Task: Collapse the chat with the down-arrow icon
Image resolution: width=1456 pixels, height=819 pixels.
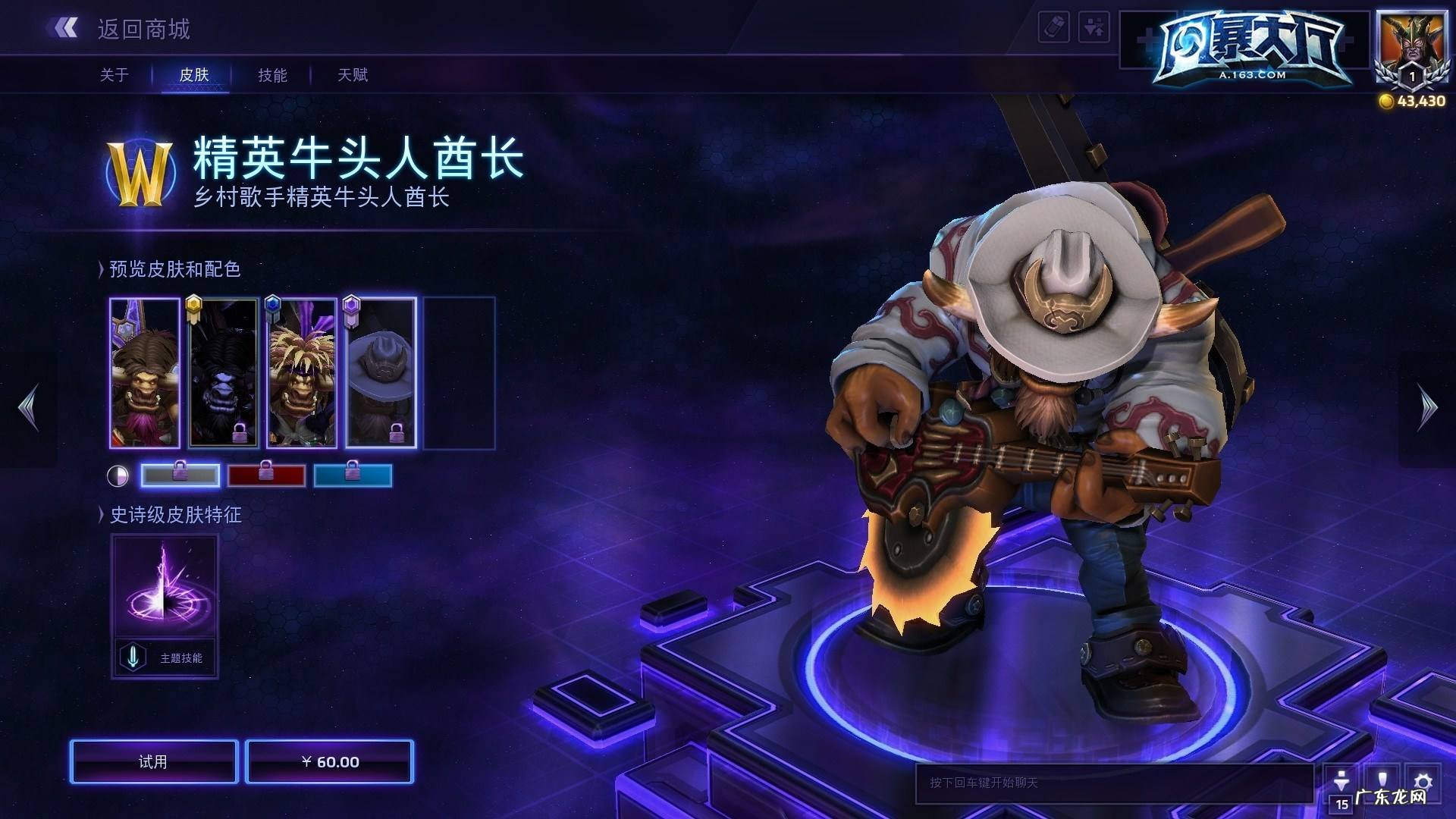Action: 1340,779
